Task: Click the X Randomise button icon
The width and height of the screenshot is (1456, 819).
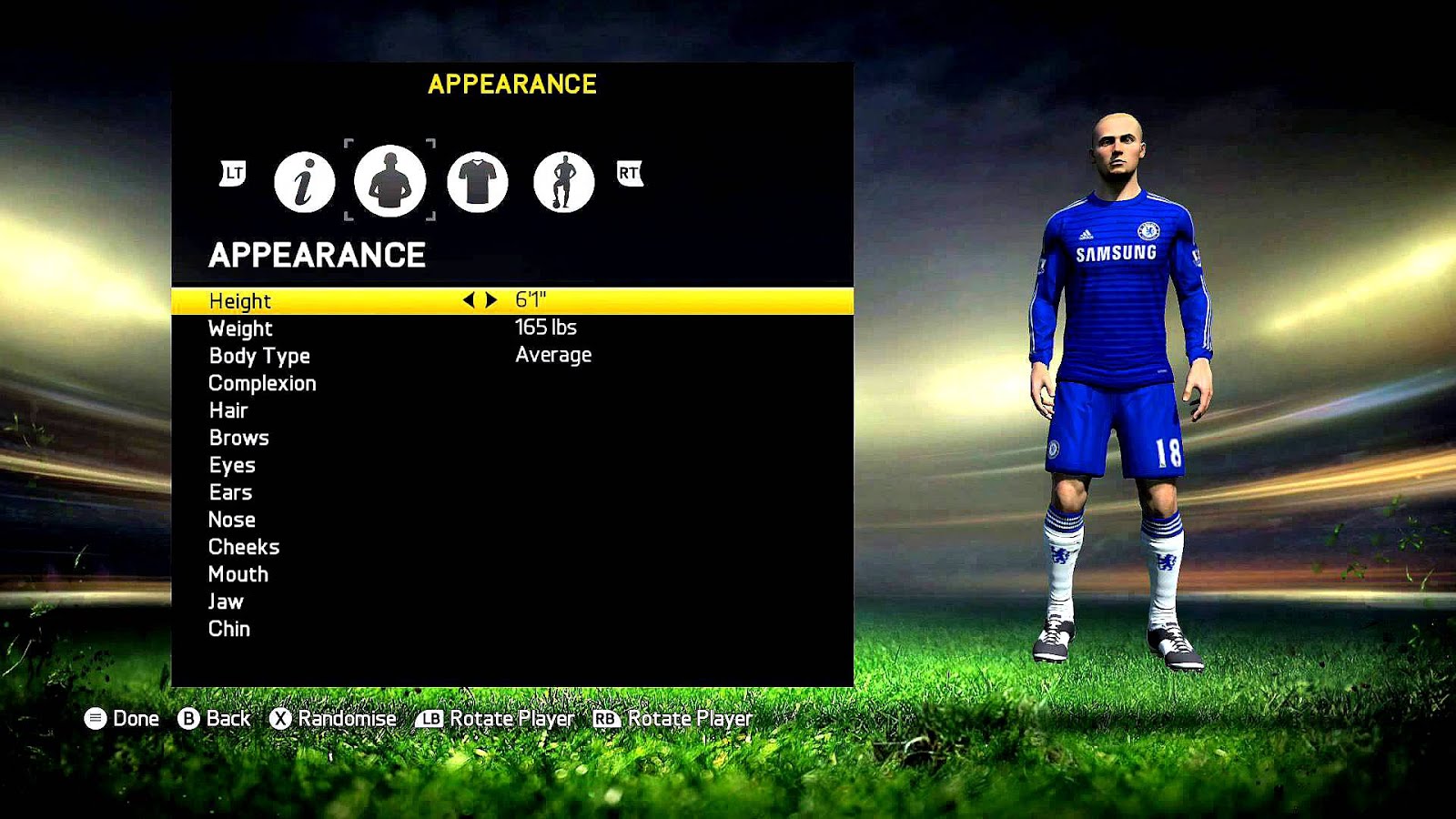Action: [278, 719]
